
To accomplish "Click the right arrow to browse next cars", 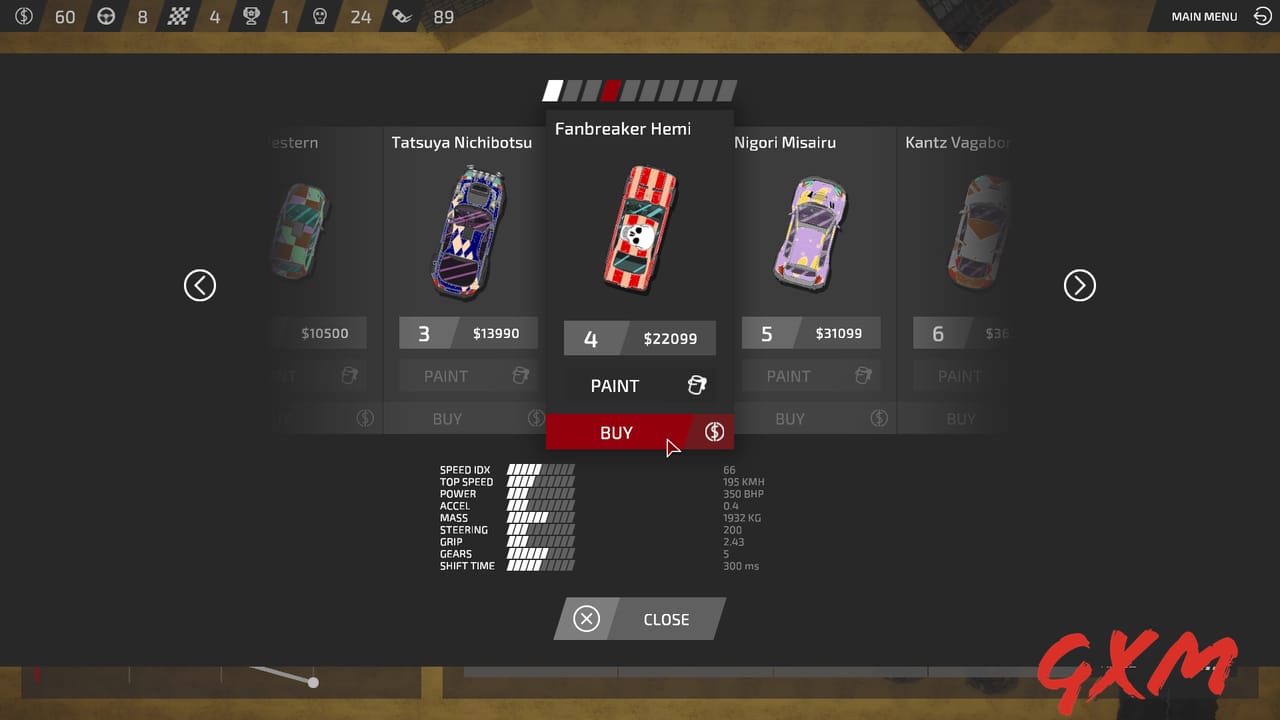I will pyautogui.click(x=1080, y=285).
